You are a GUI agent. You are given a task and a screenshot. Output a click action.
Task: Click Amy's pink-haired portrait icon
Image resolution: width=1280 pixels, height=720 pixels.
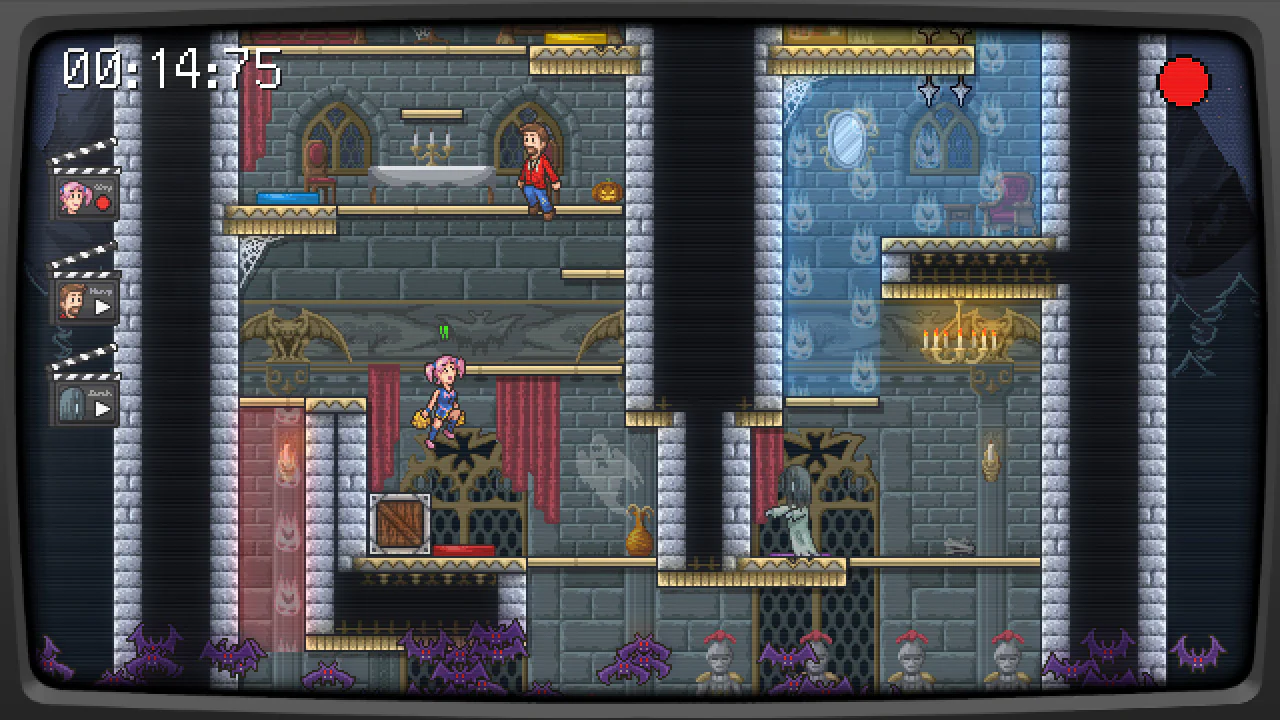coord(75,196)
